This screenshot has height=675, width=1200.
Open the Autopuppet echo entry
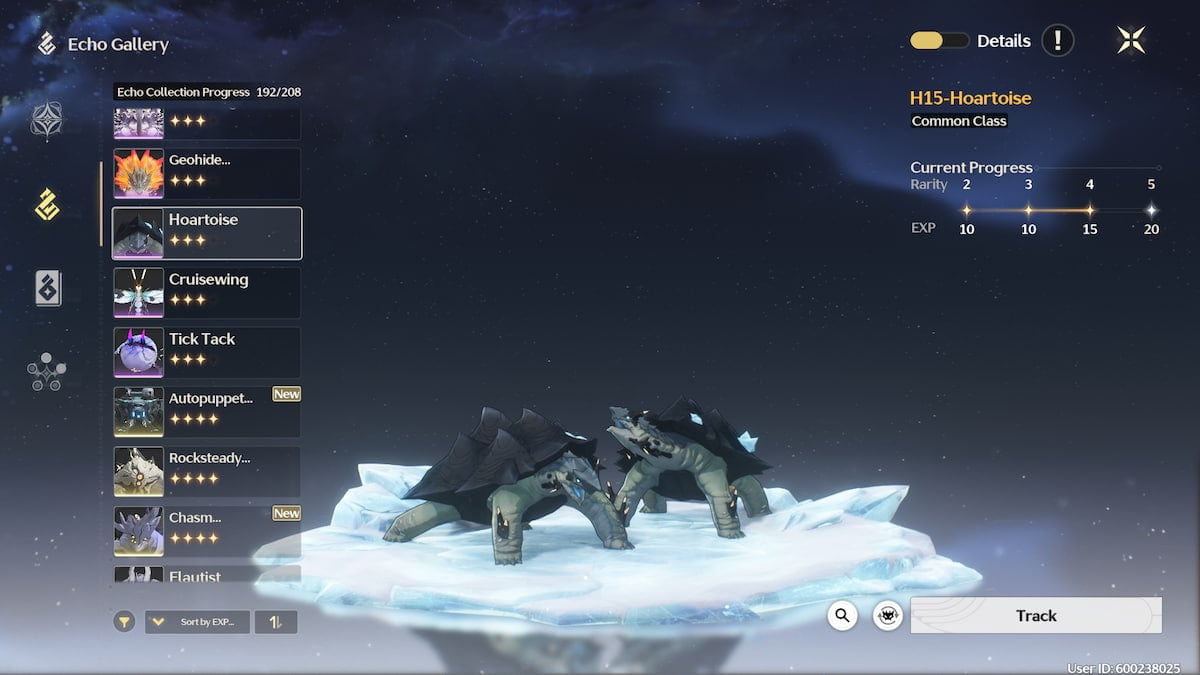207,412
